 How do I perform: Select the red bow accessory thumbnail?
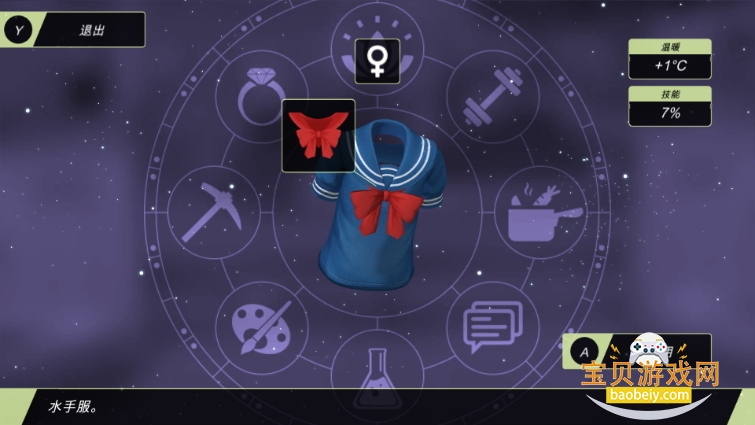coord(318,135)
